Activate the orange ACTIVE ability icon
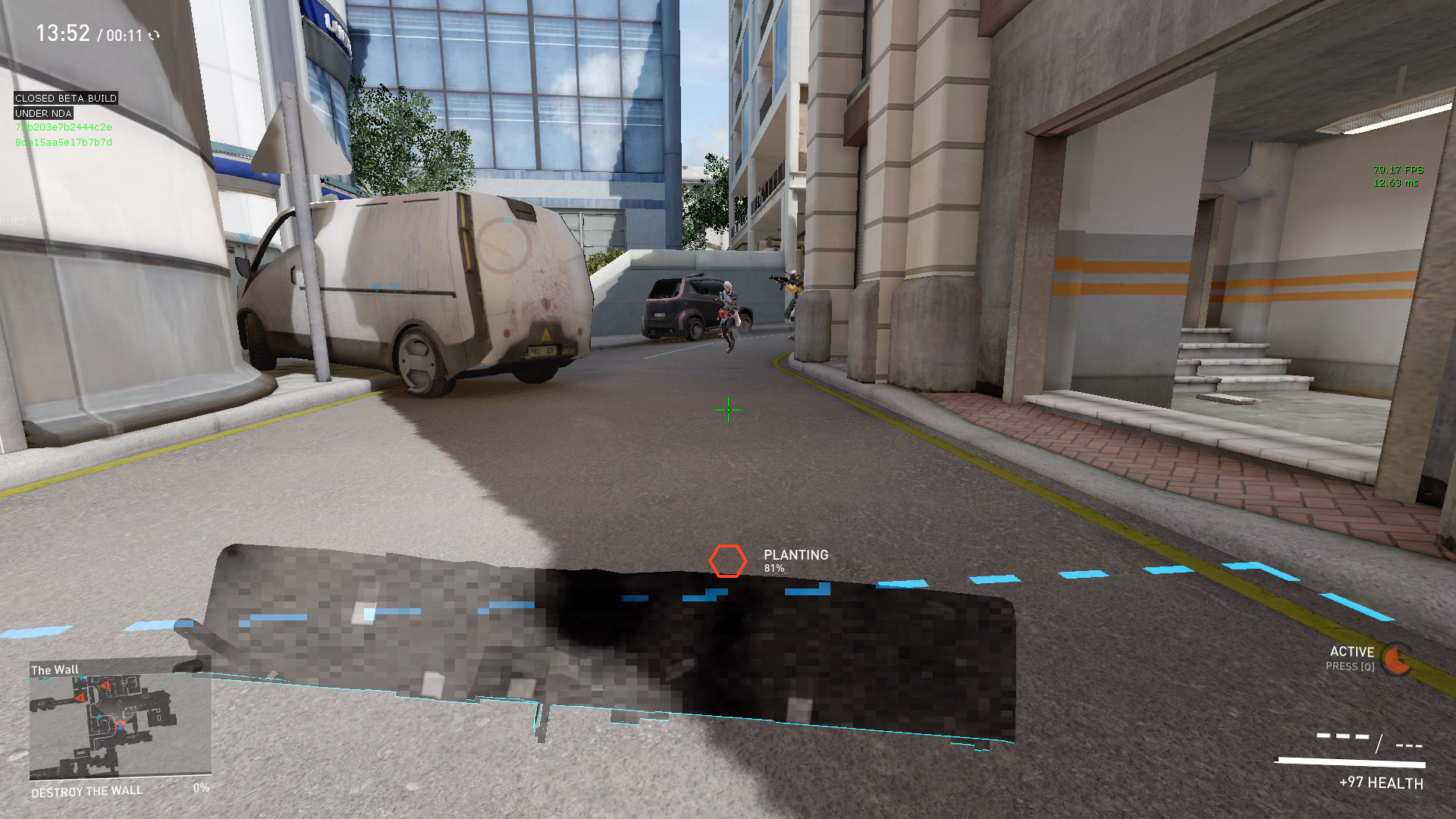 [x=1396, y=660]
